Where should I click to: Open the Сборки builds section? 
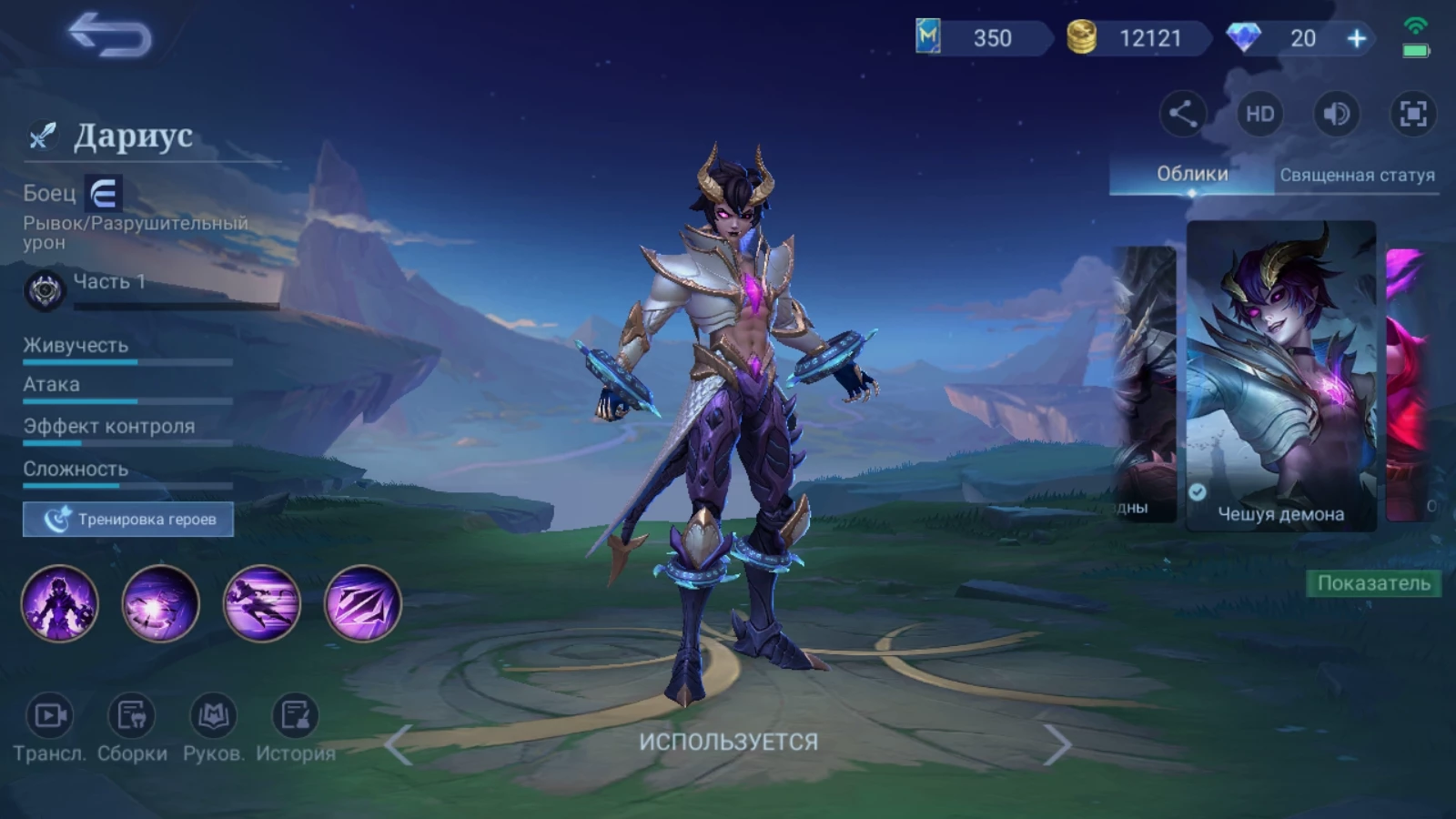[132, 727]
